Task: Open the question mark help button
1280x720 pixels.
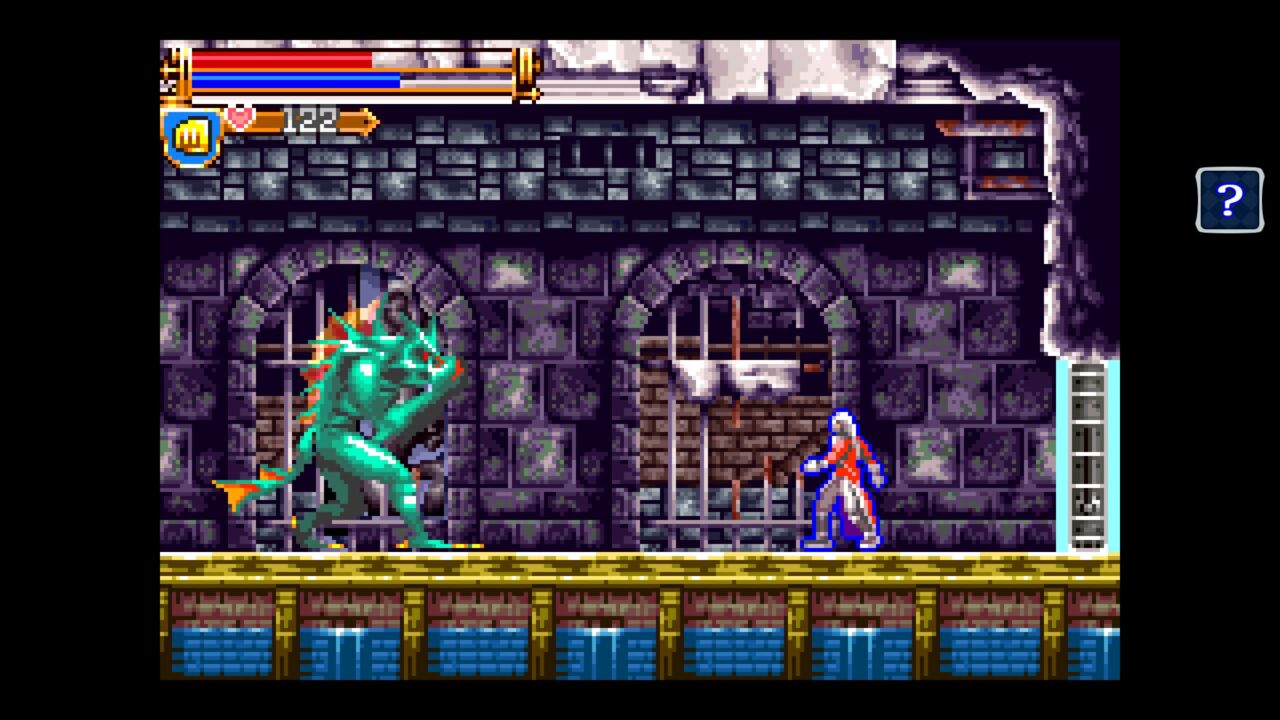Action: pos(1229,200)
